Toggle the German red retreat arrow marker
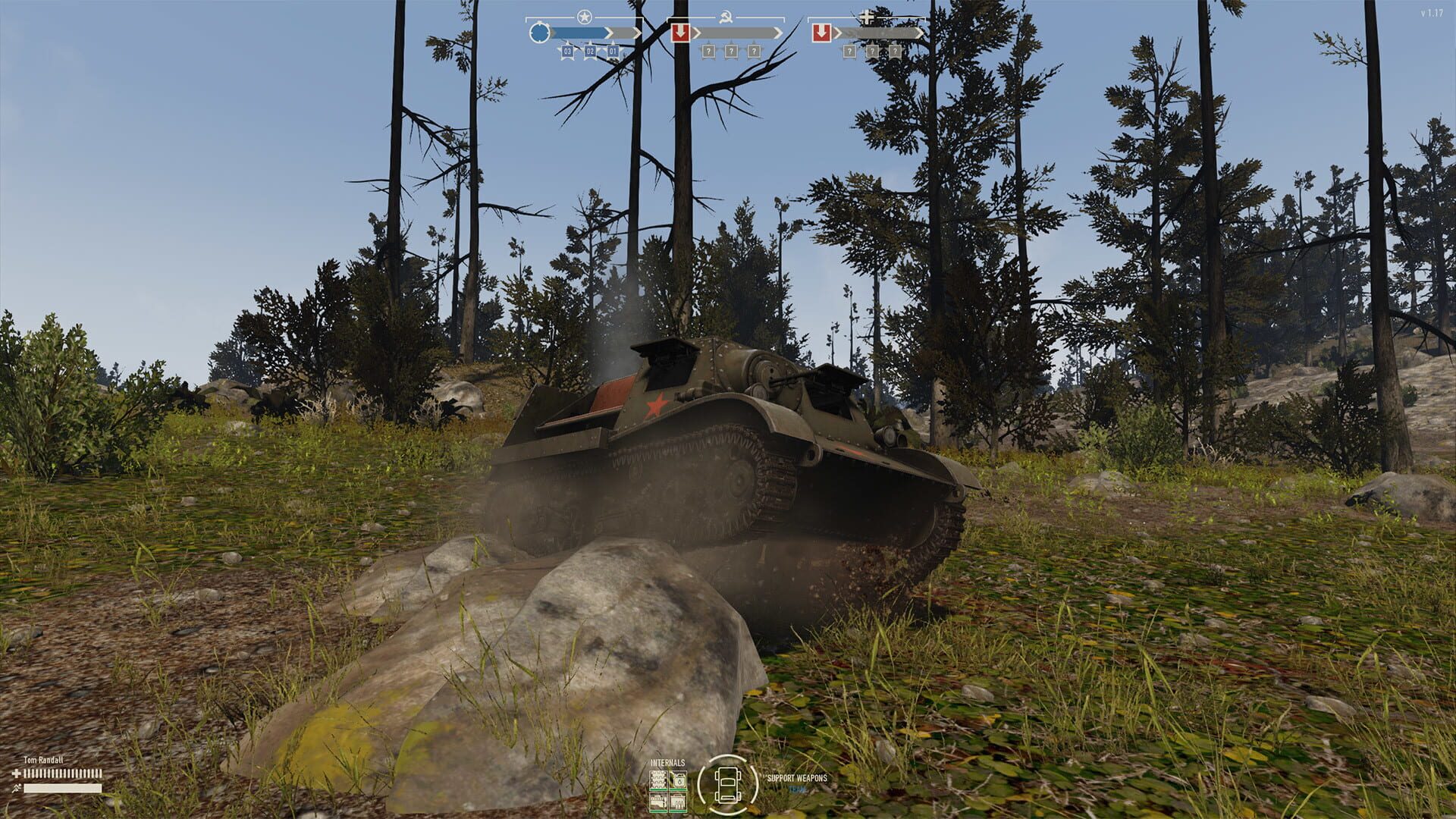The width and height of the screenshot is (1456, 819). 822,32
